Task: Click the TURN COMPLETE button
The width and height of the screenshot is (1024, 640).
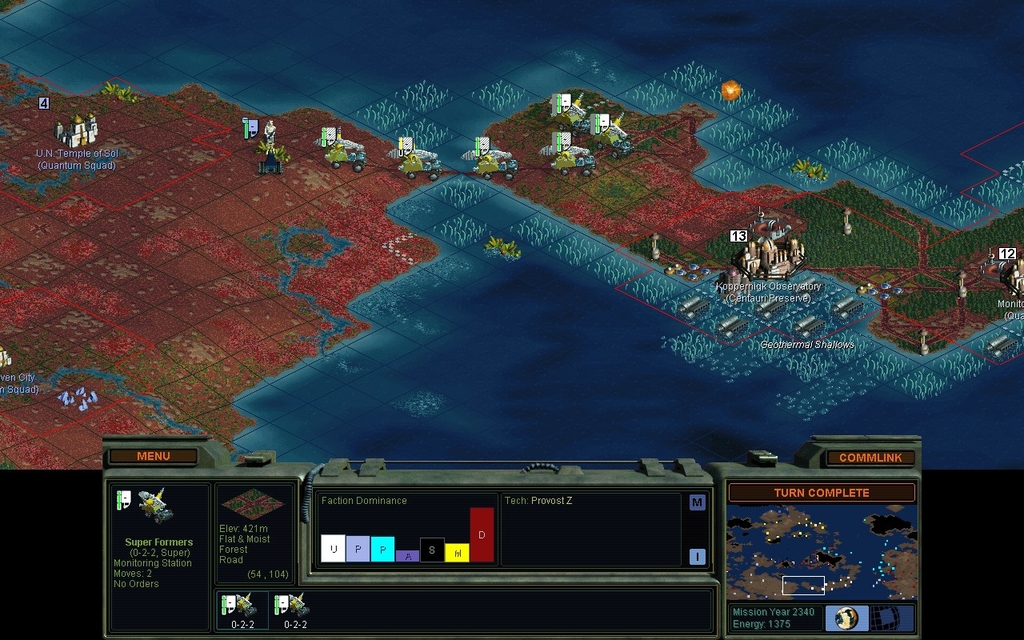Action: (821, 493)
